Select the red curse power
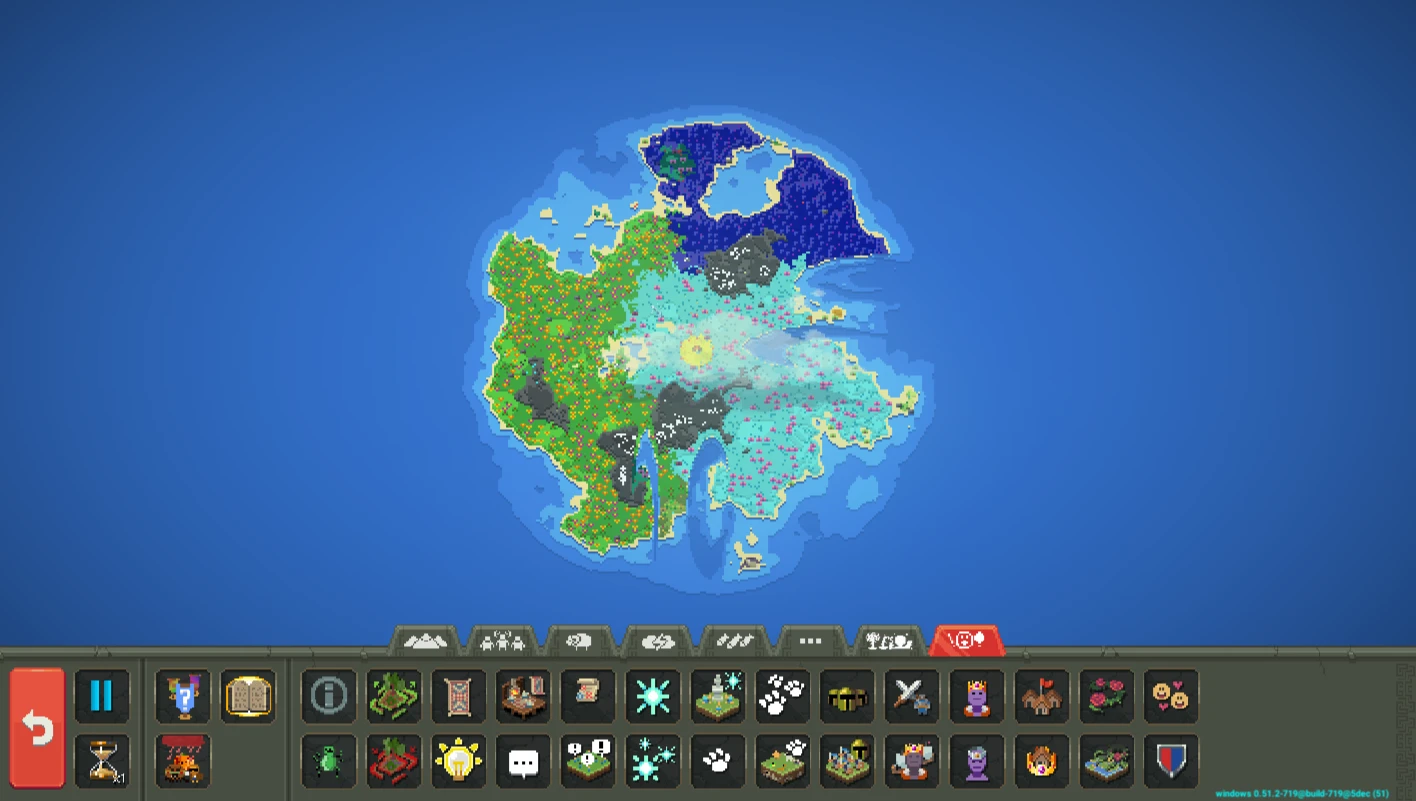 (393, 760)
